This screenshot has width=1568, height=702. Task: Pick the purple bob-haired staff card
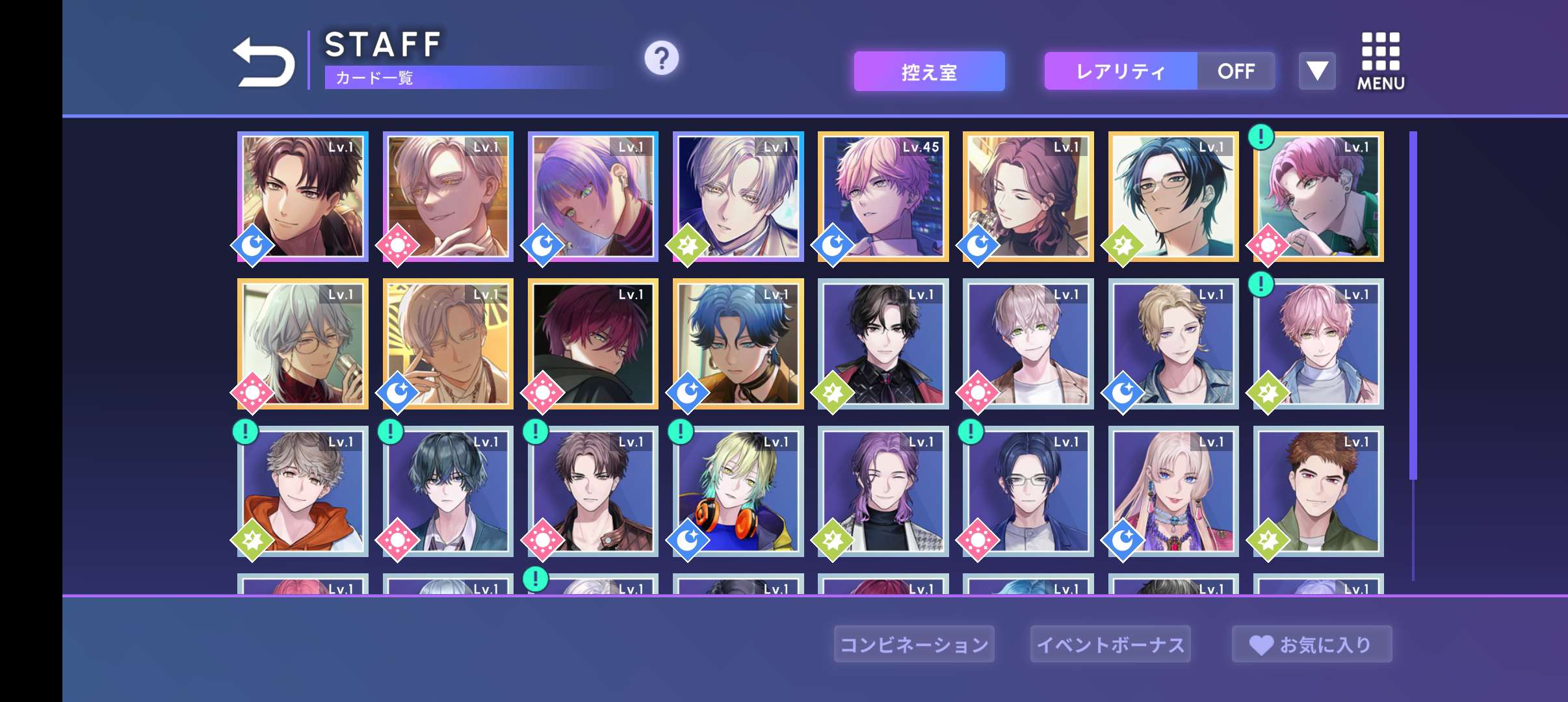tap(593, 196)
